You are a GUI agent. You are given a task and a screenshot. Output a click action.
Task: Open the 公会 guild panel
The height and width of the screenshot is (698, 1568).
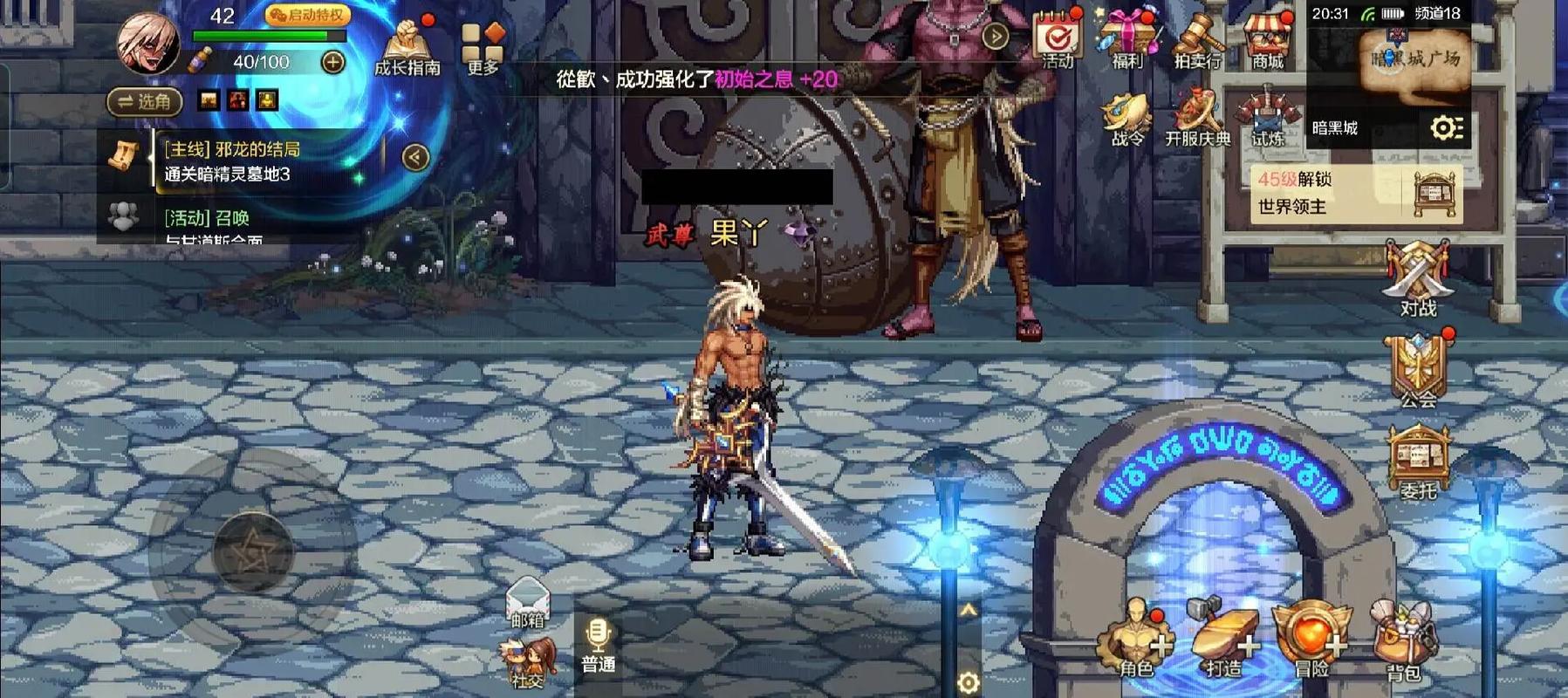[x=1418, y=371]
